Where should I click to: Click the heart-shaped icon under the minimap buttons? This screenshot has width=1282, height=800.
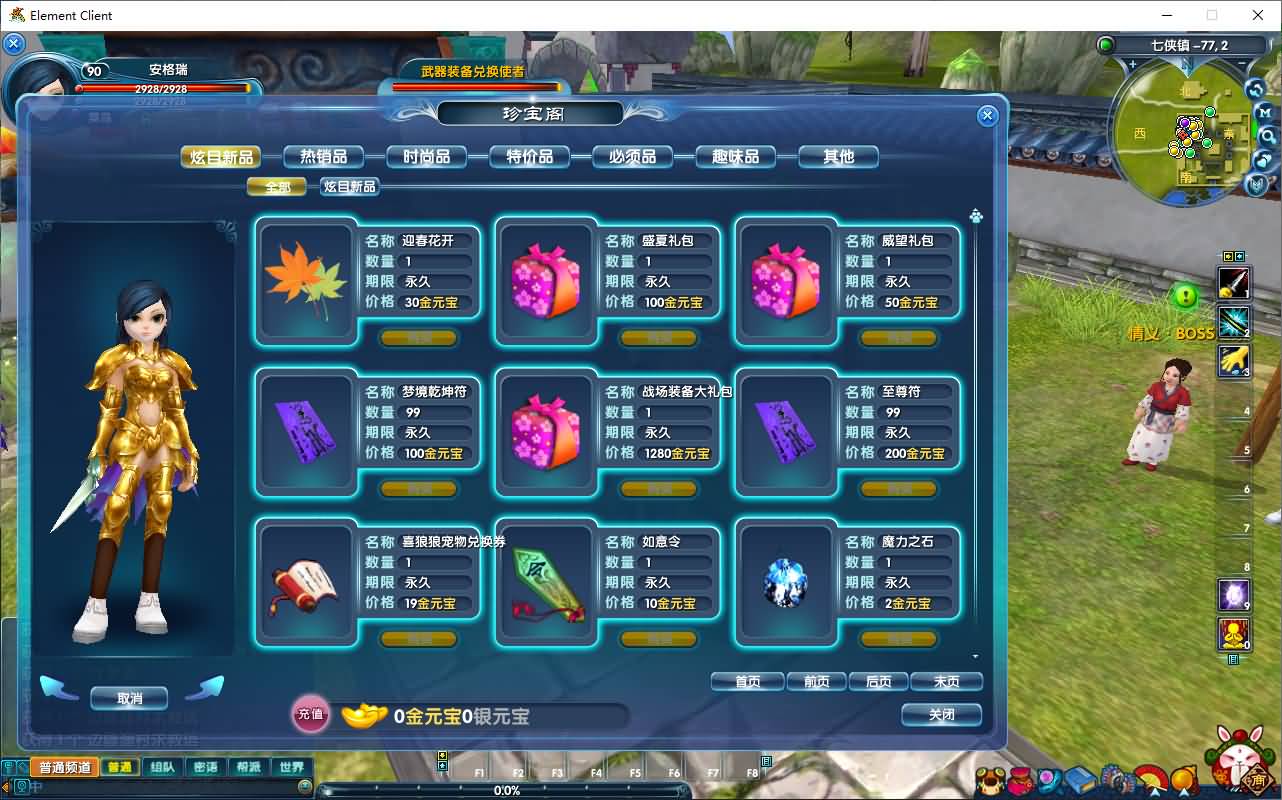1262,160
